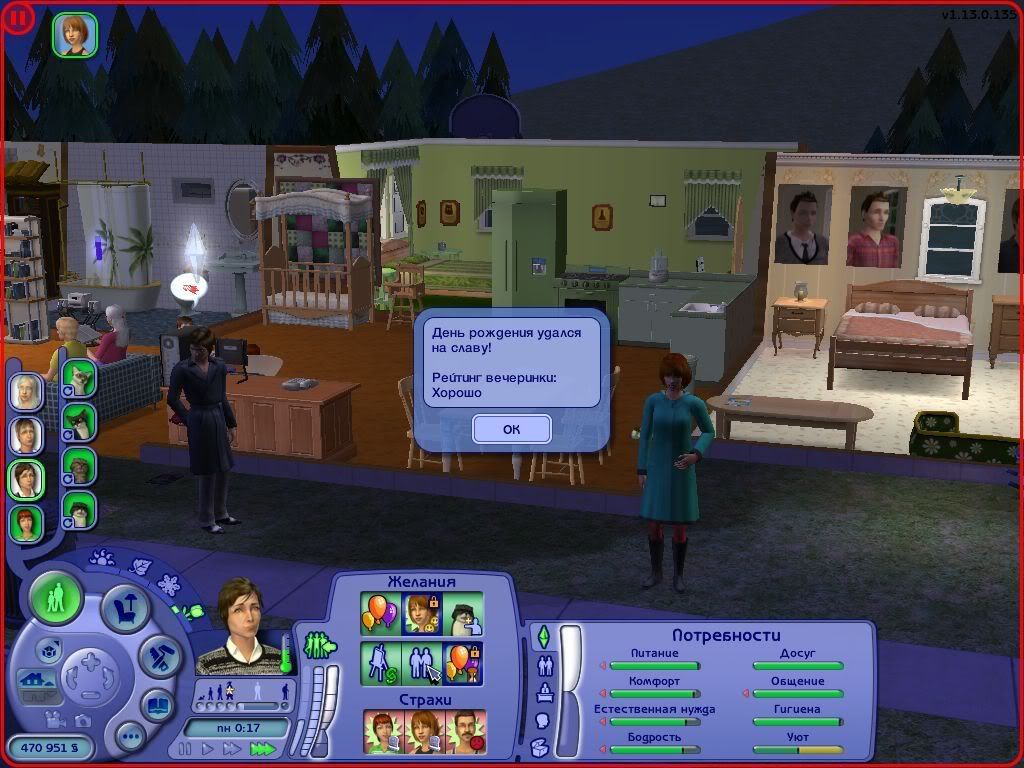Viewport: 1024px width, 768px height.
Task: Confirm the party rating dialog with OK
Action: click(511, 429)
